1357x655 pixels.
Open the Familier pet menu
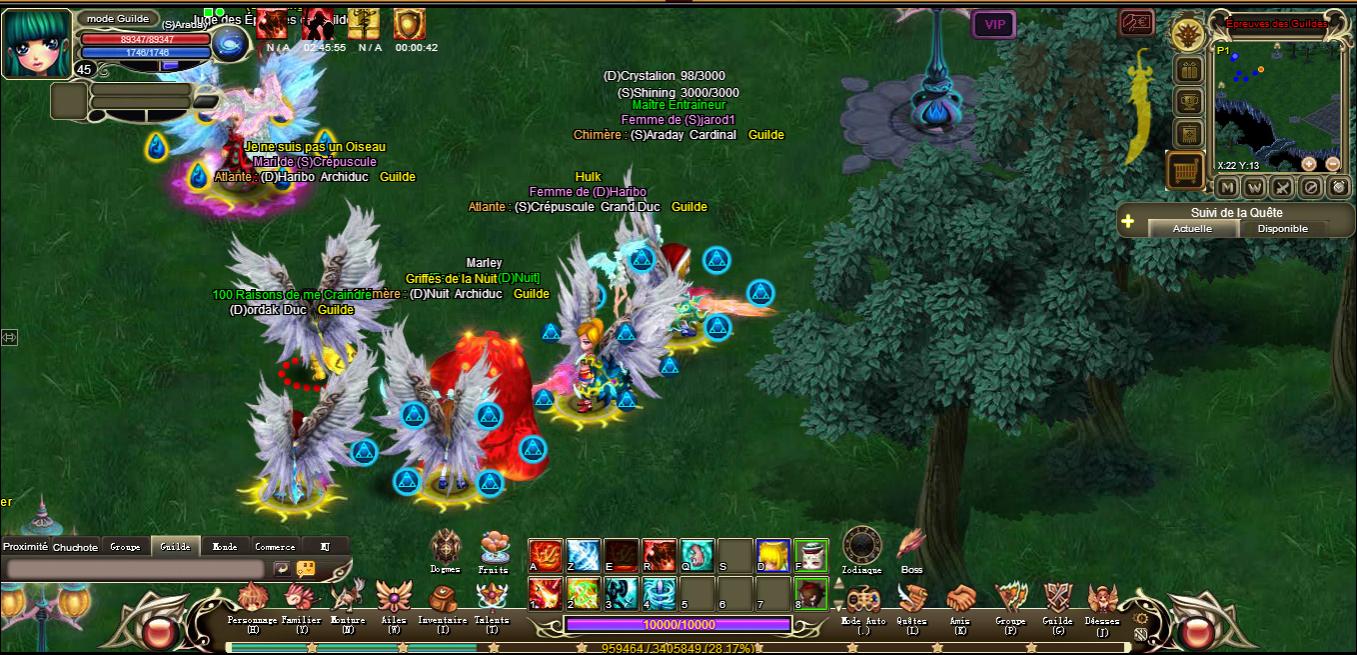(x=300, y=599)
